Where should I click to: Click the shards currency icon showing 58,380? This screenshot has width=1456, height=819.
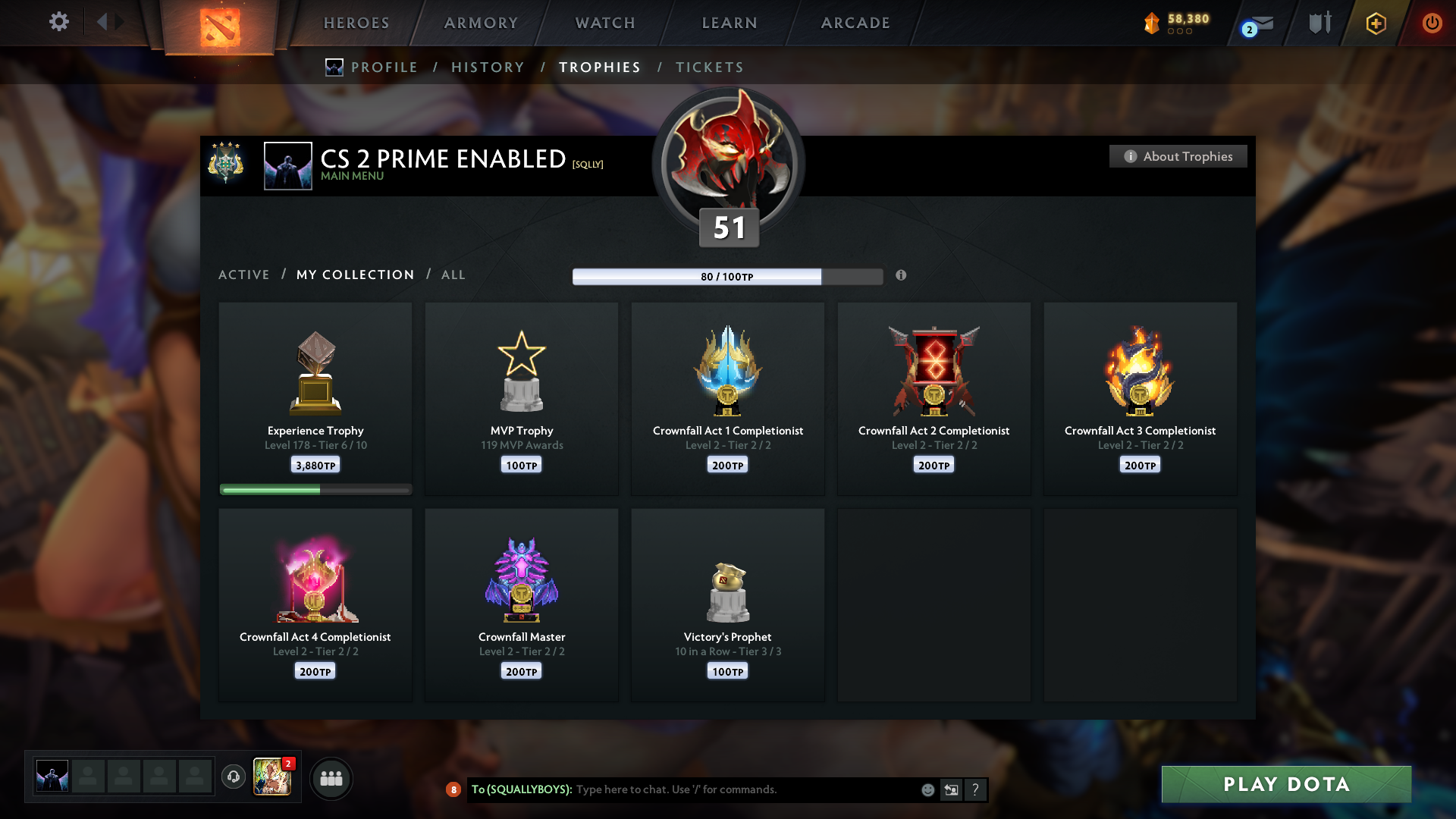point(1153,23)
